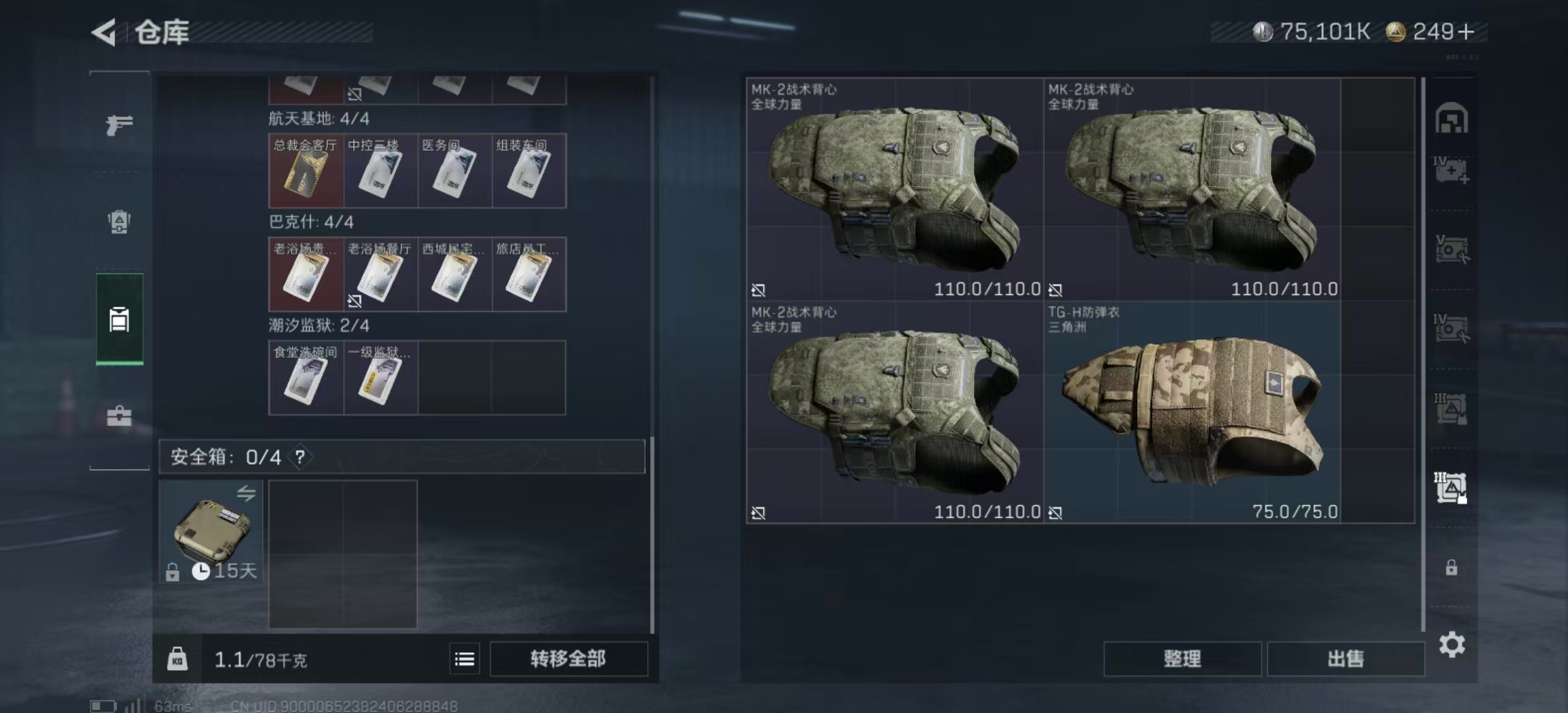Click the safe box help question mark
Screen dimensions: 1568x713
coord(300,457)
